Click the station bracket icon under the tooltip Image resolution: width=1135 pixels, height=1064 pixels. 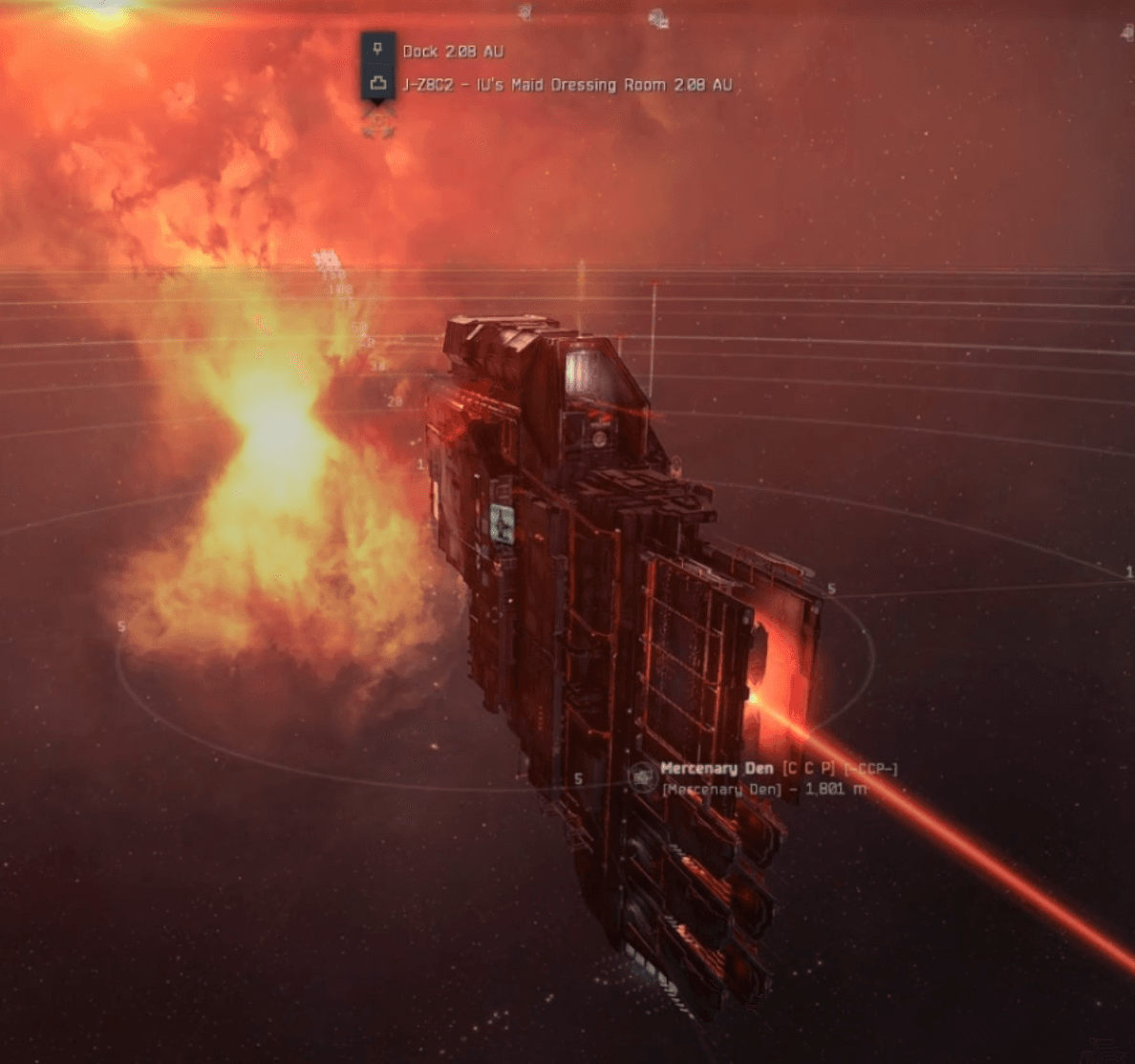379,122
